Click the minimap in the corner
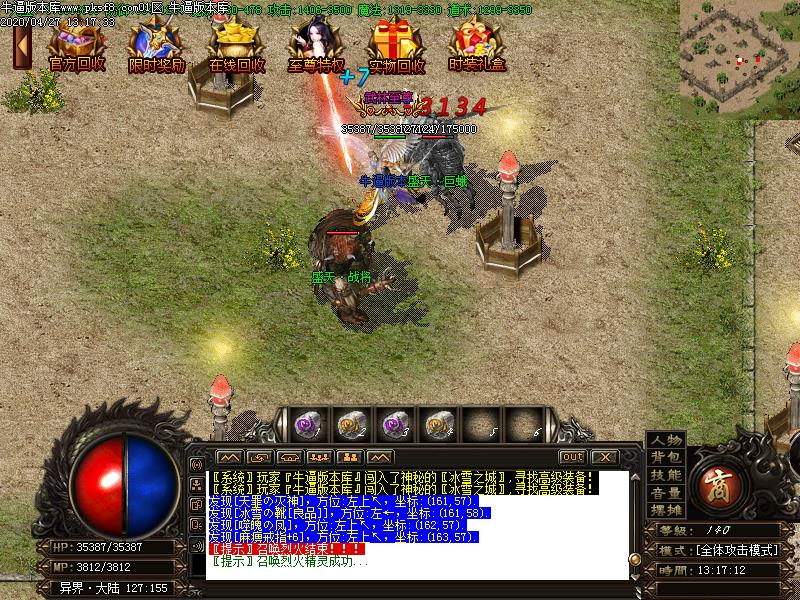The image size is (800, 600). (739, 59)
